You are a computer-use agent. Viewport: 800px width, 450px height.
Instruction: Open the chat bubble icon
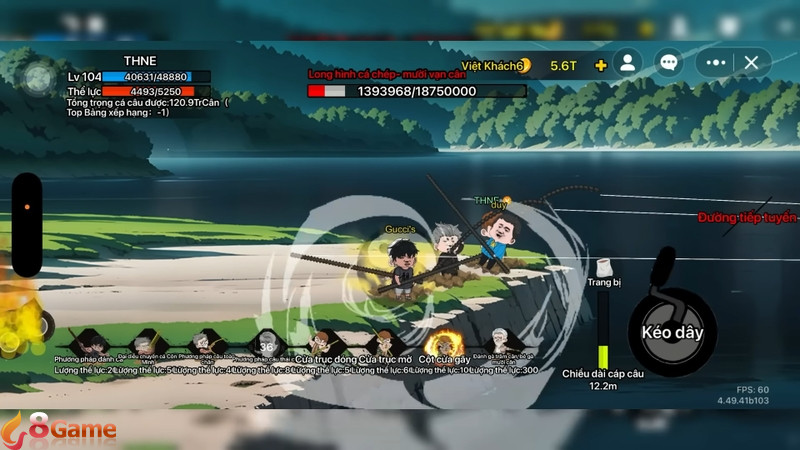[668, 62]
